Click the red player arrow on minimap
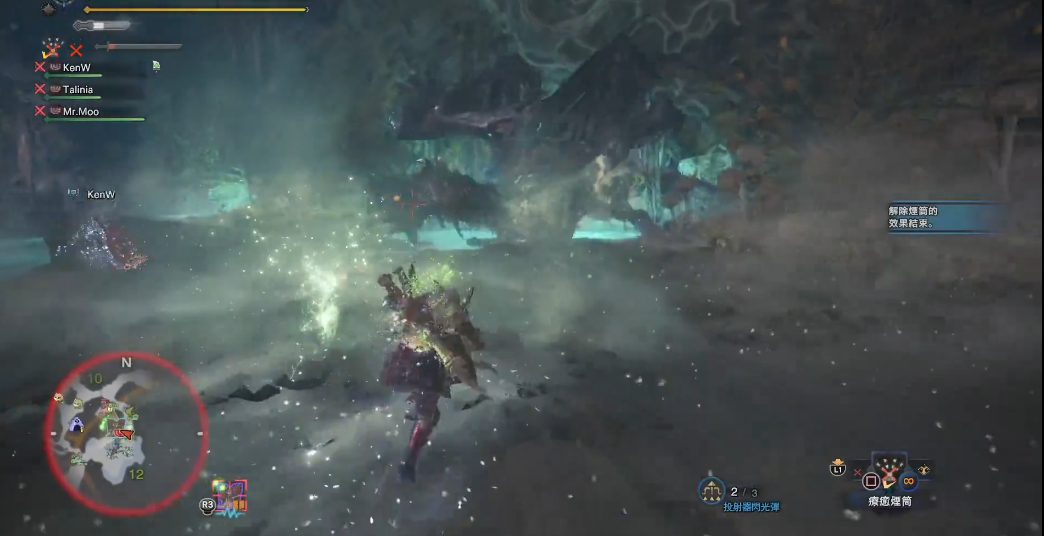The image size is (1044, 536). click(124, 433)
